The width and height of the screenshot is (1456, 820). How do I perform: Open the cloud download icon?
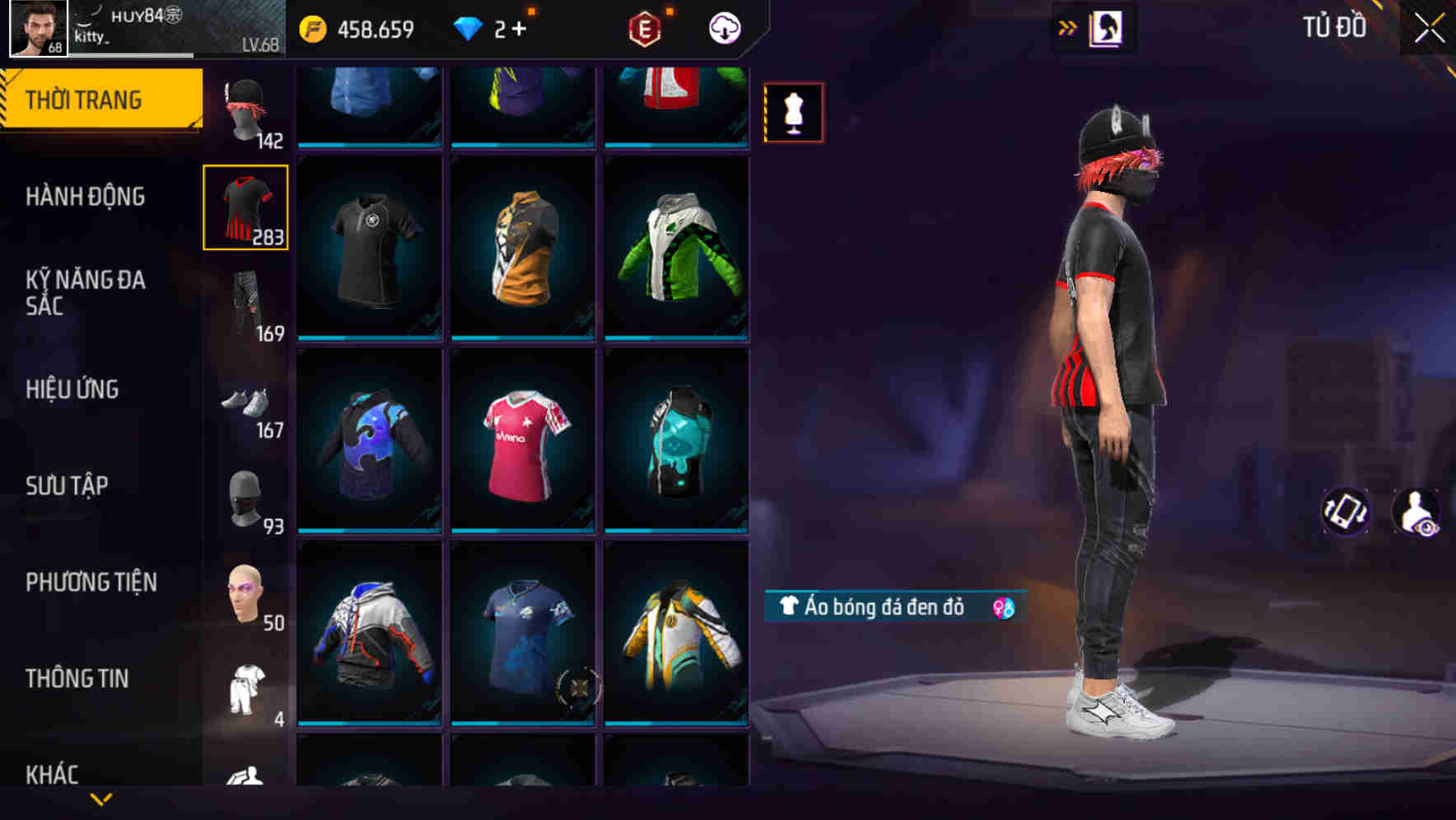(722, 27)
